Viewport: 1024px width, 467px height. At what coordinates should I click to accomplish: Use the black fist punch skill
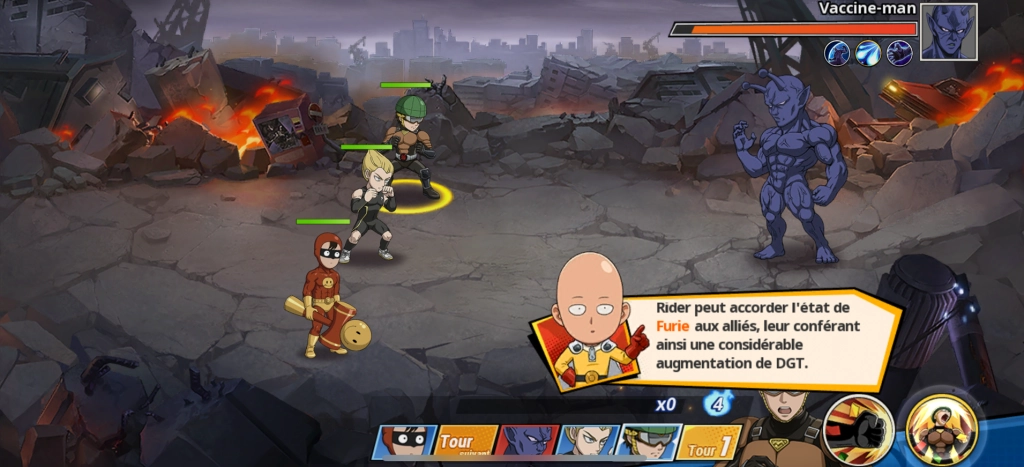click(858, 429)
